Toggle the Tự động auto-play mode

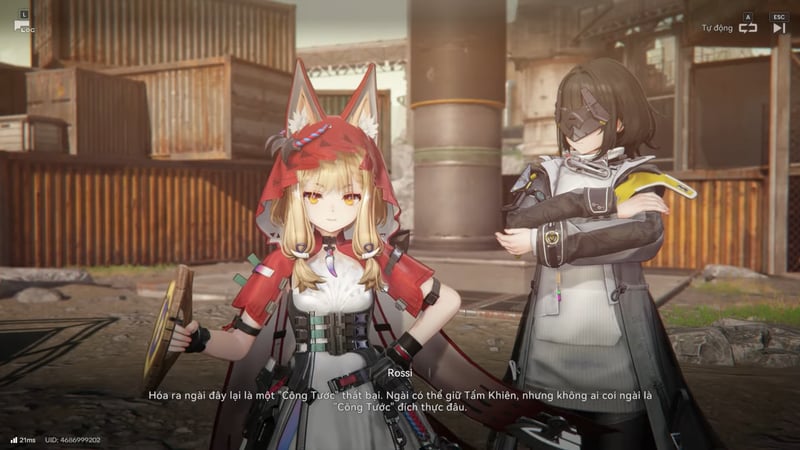click(x=747, y=28)
